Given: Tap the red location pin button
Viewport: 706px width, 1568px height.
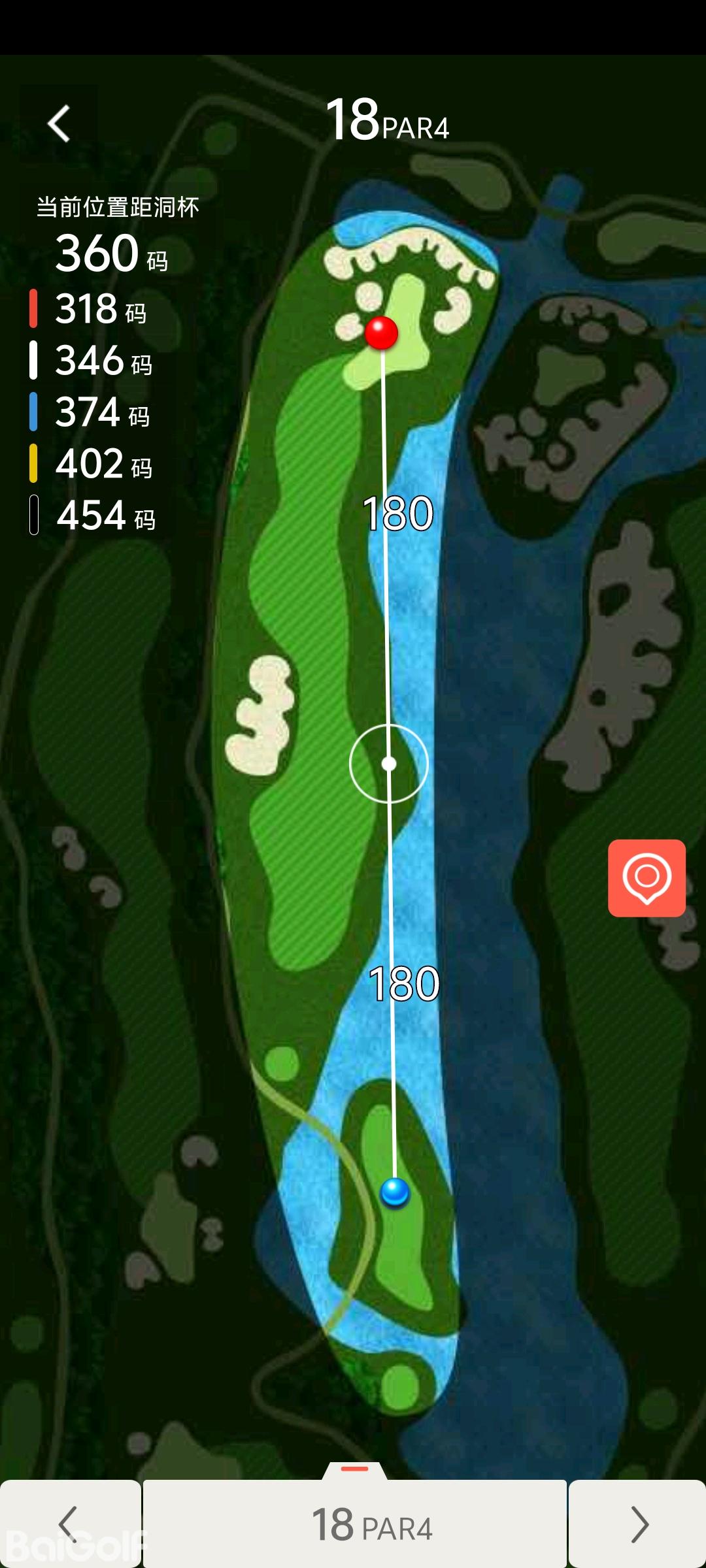Looking at the screenshot, I should tap(647, 877).
